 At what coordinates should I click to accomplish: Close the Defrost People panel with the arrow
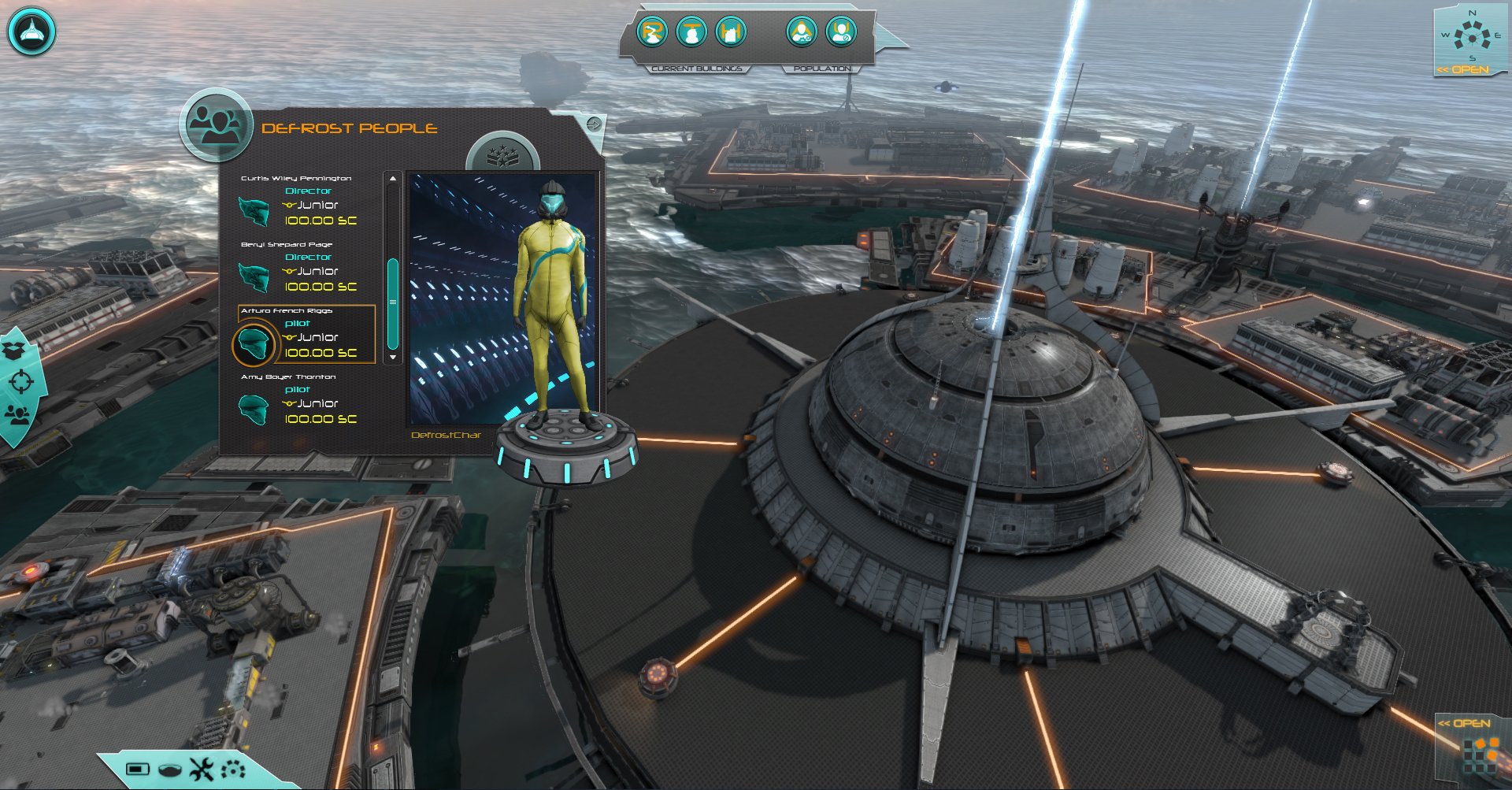(x=594, y=124)
